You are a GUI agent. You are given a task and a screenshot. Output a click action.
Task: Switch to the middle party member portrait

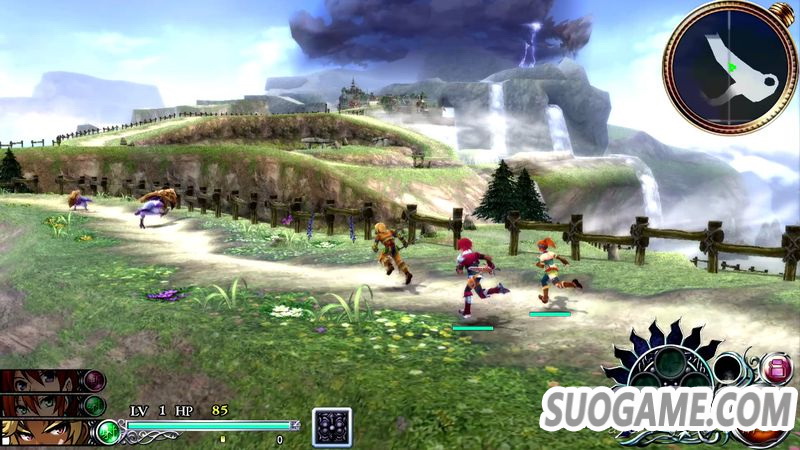(x=40, y=406)
